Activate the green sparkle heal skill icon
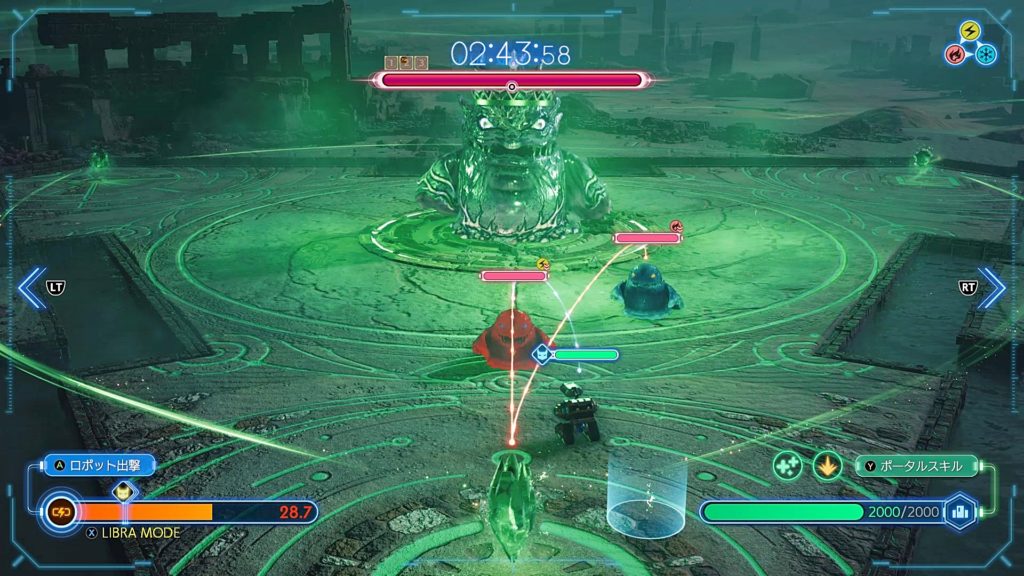Image resolution: width=1024 pixels, height=576 pixels. pyautogui.click(x=787, y=466)
